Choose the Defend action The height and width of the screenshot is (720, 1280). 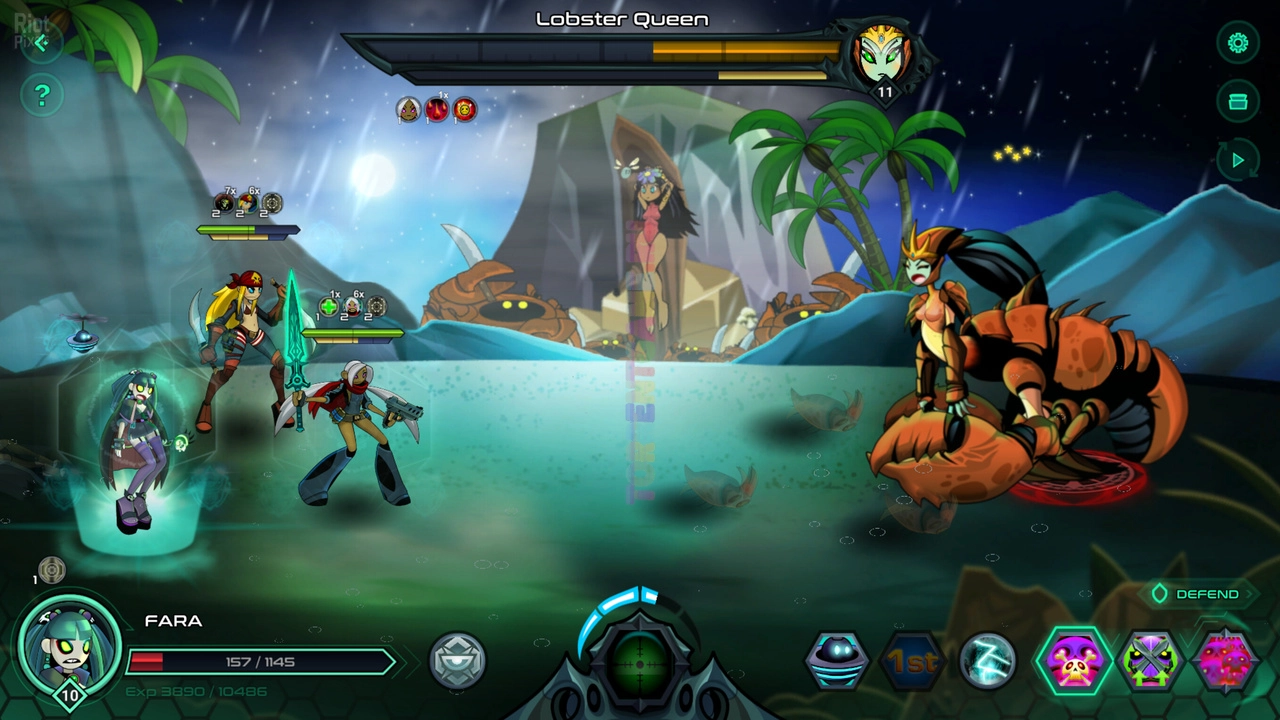(1196, 594)
